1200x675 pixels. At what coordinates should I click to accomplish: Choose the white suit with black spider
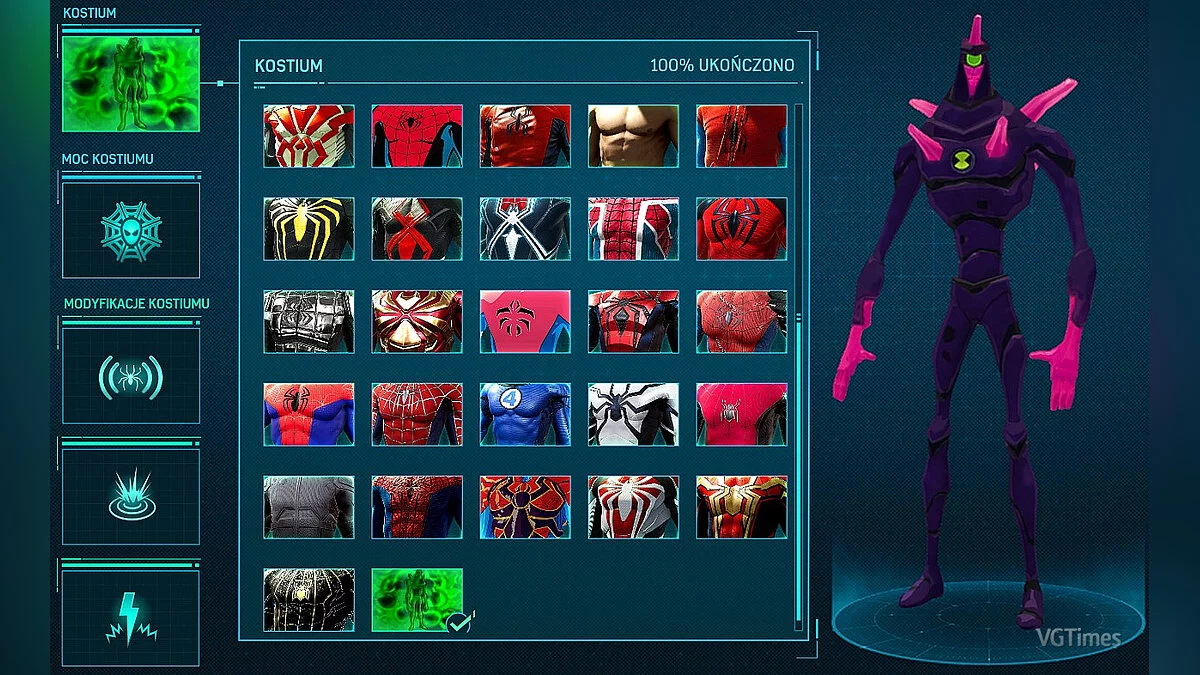(633, 414)
